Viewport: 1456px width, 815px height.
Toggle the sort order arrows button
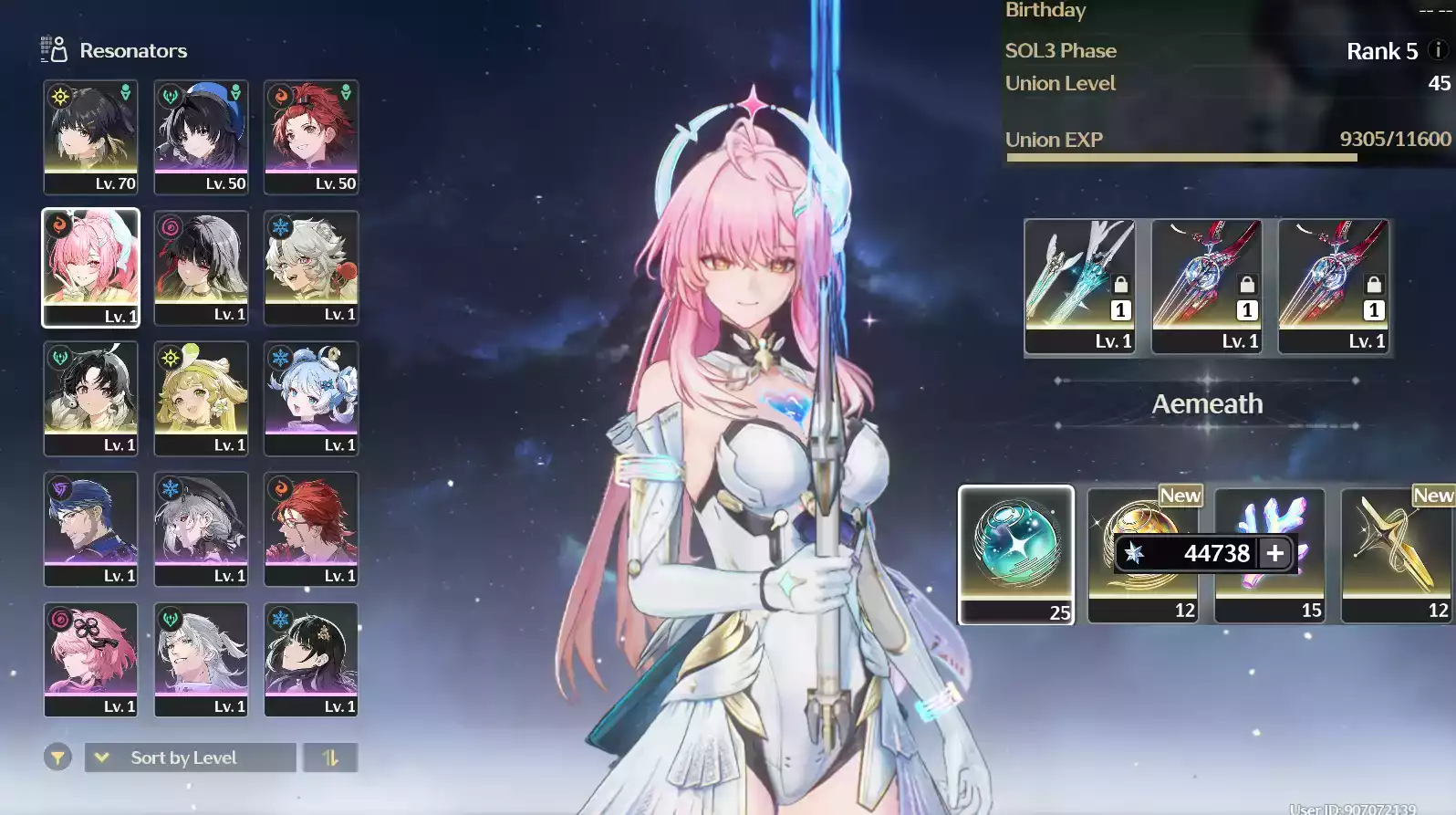click(330, 758)
